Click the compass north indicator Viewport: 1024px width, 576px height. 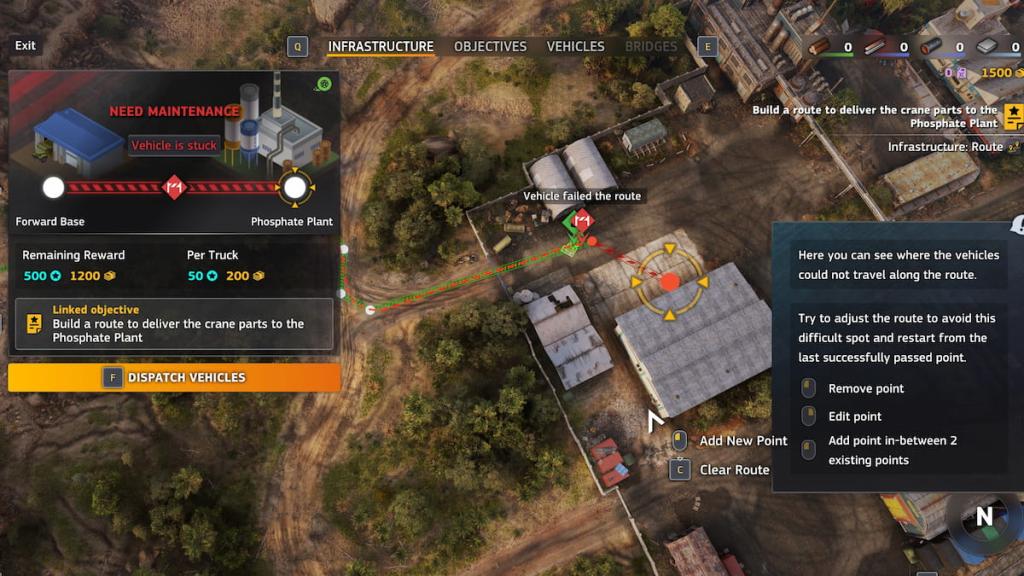(984, 517)
